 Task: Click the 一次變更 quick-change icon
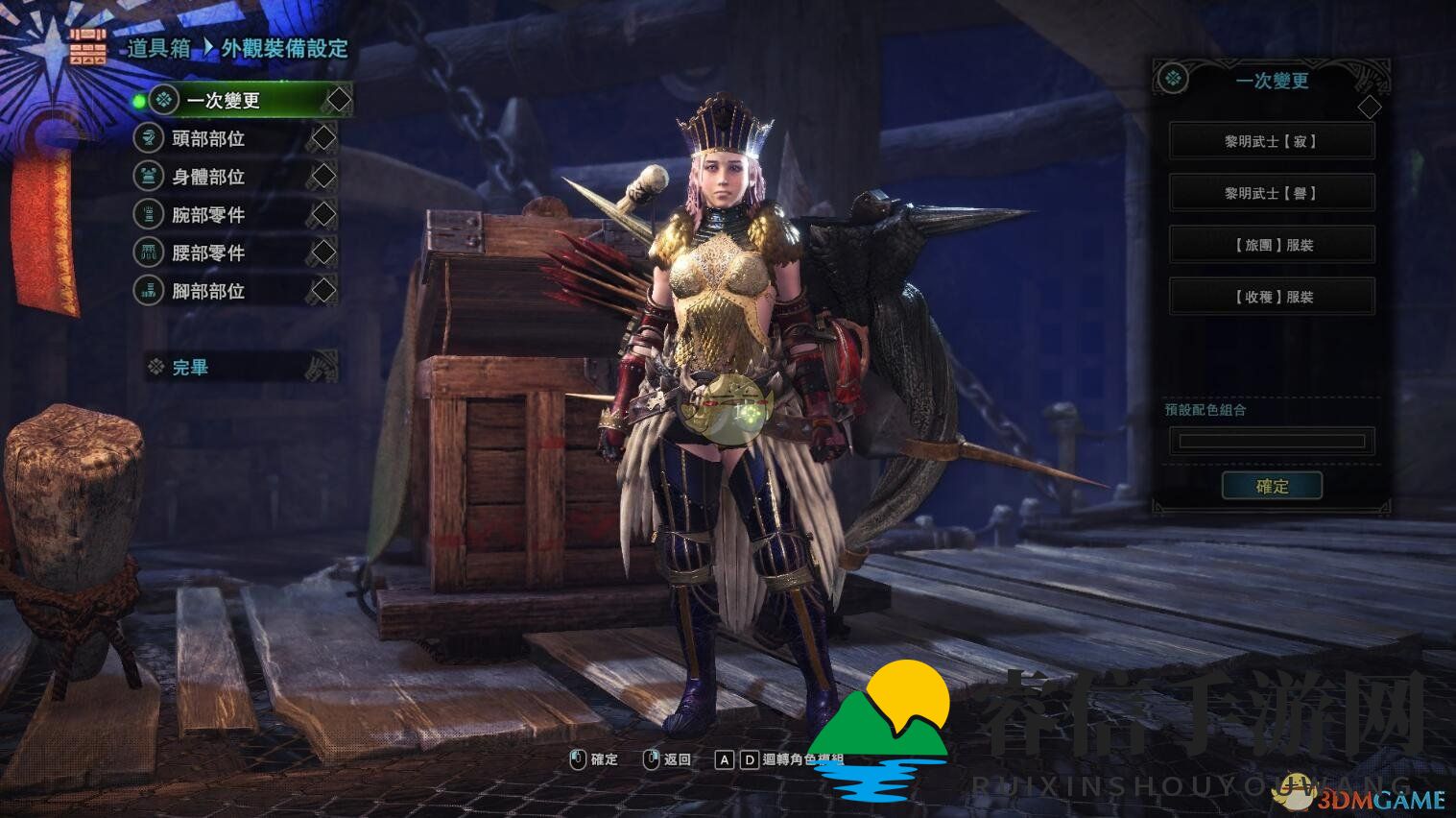pos(163,99)
